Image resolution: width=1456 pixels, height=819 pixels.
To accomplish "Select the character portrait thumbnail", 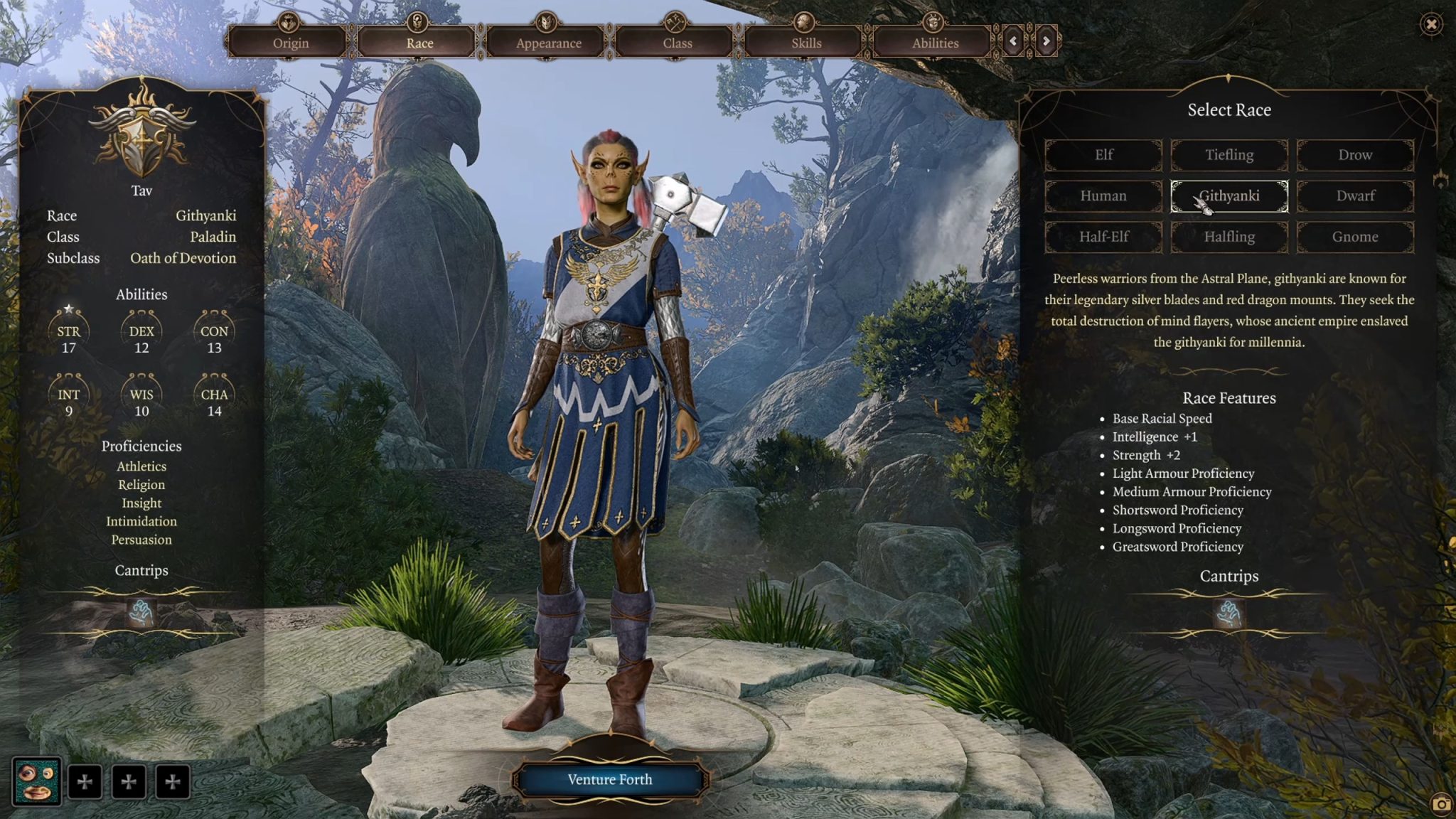I will click(37, 781).
